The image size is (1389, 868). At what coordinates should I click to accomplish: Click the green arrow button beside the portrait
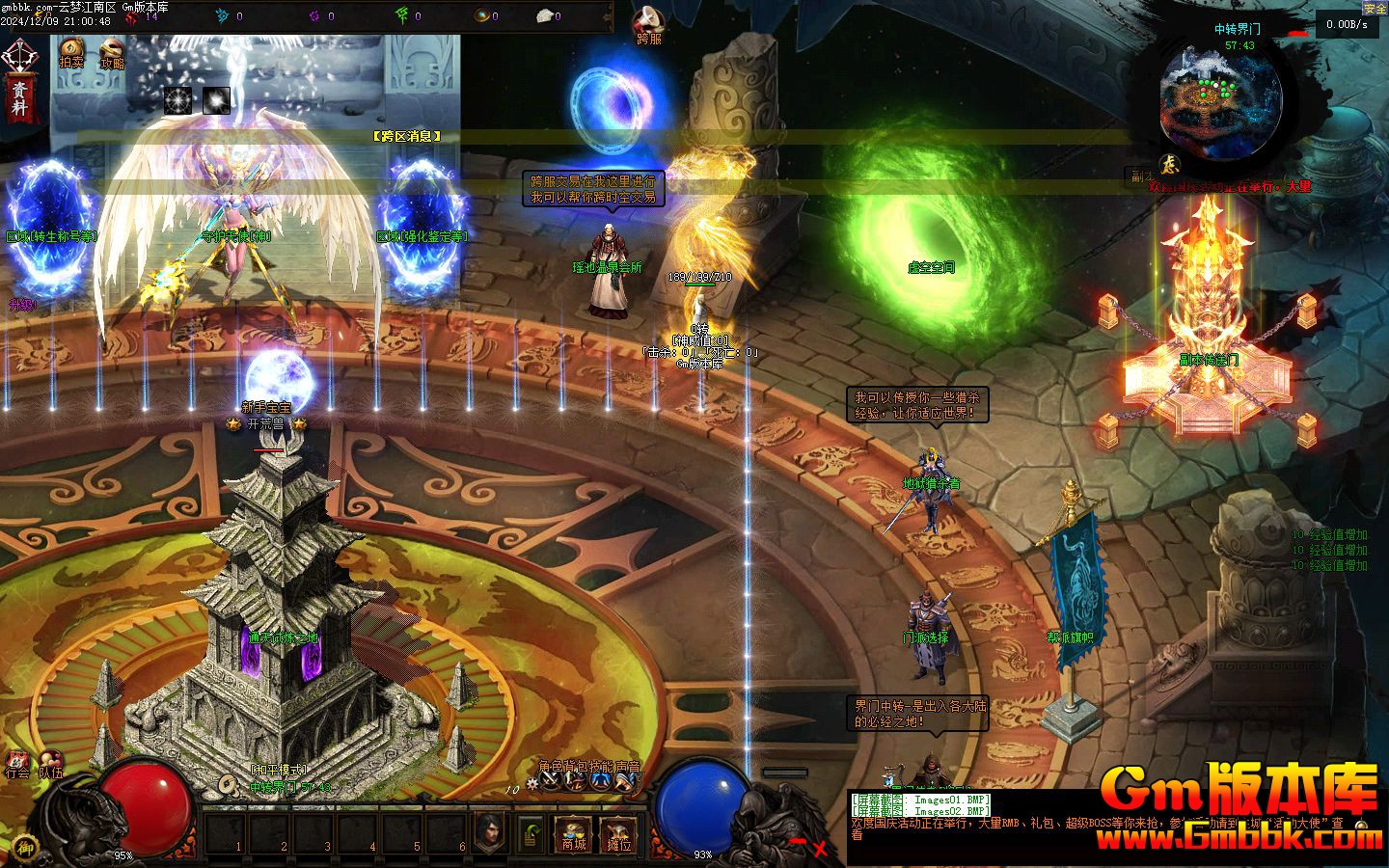click(531, 834)
